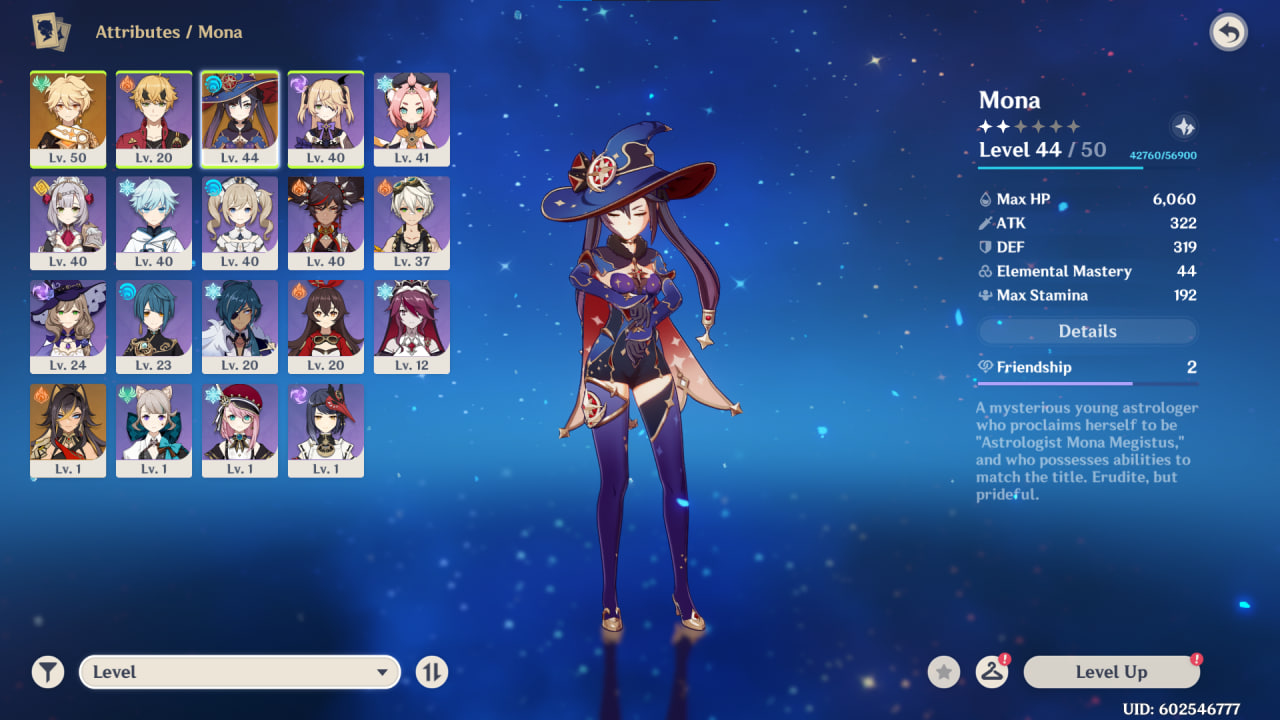Select Xingqiu's Lv. 23 portrait
1280x720 pixels.
154,326
